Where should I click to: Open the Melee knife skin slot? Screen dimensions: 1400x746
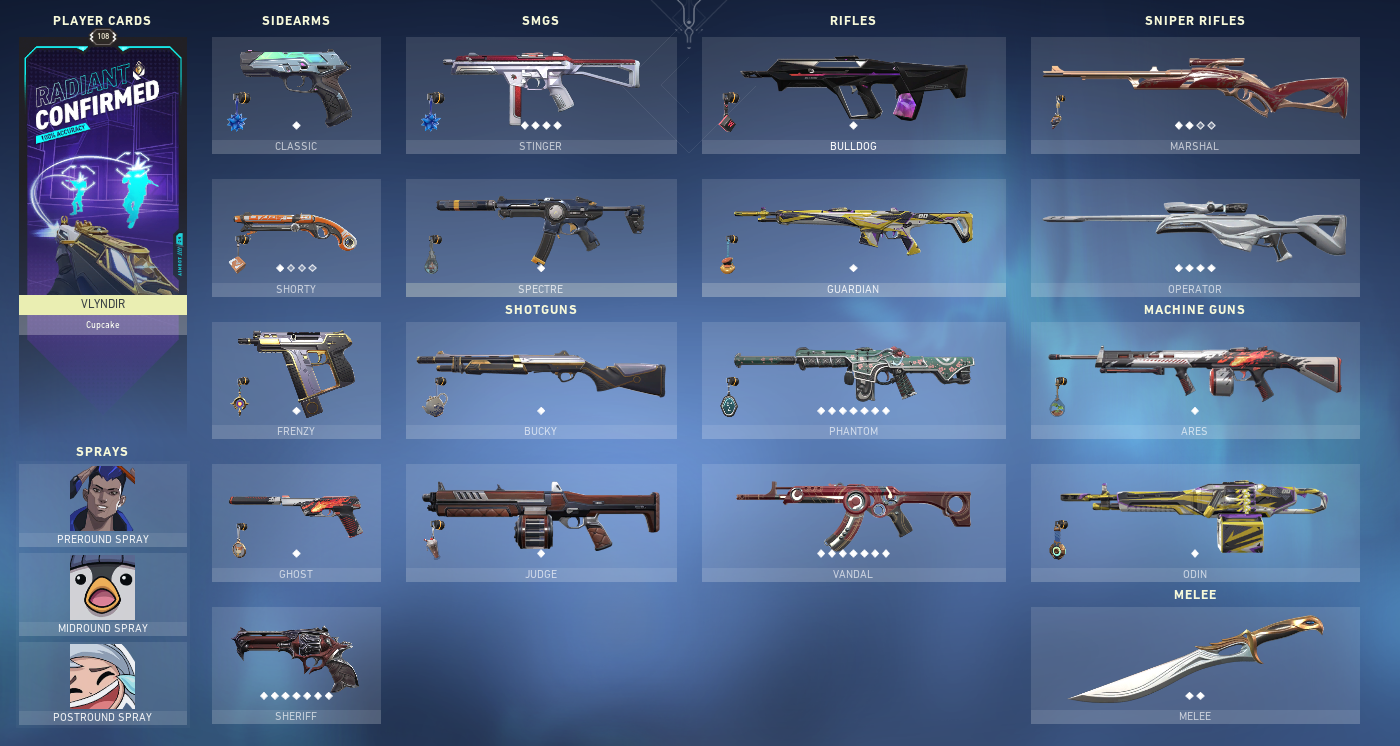[1194, 660]
